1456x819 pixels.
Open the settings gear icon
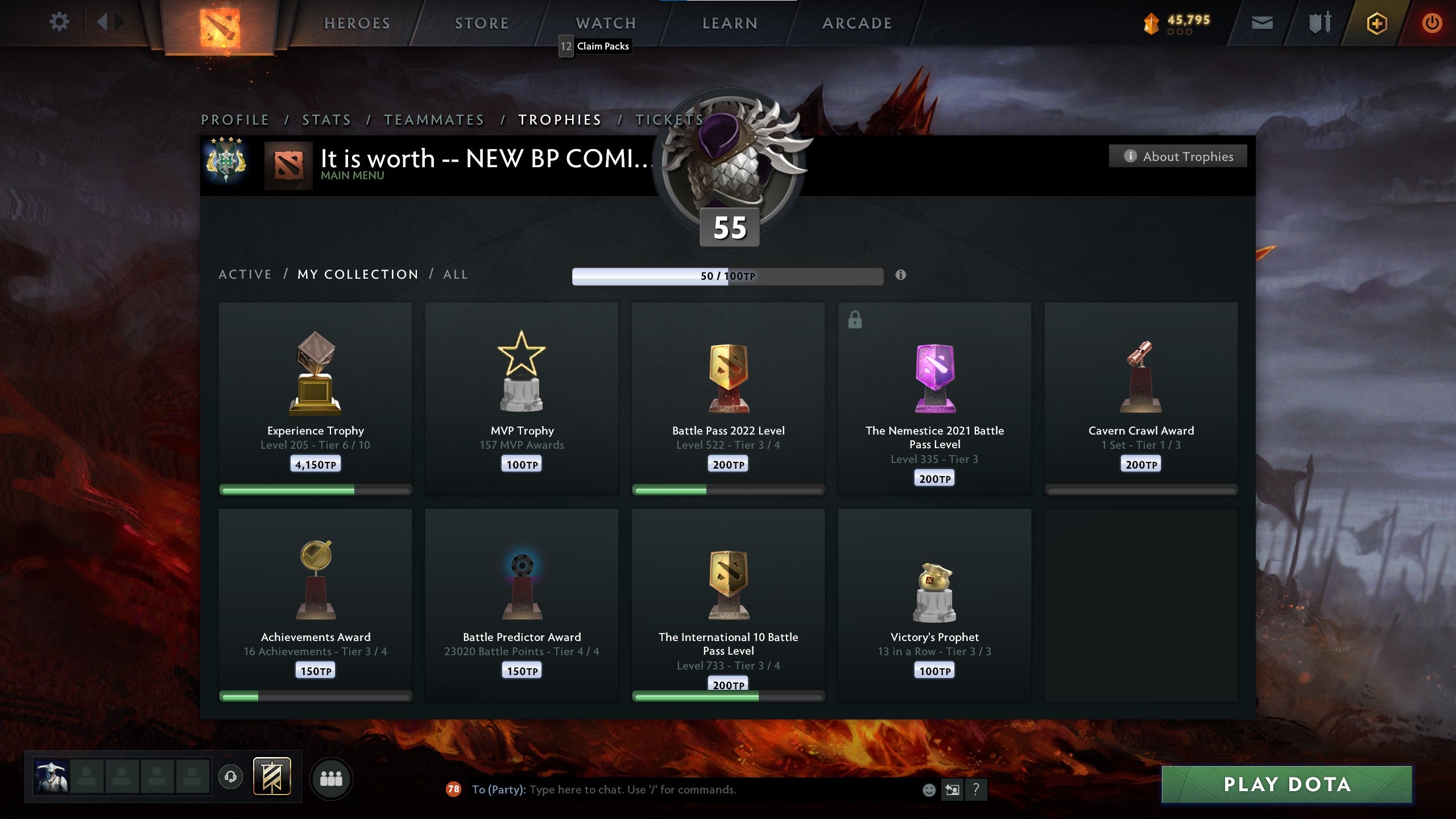click(x=59, y=22)
